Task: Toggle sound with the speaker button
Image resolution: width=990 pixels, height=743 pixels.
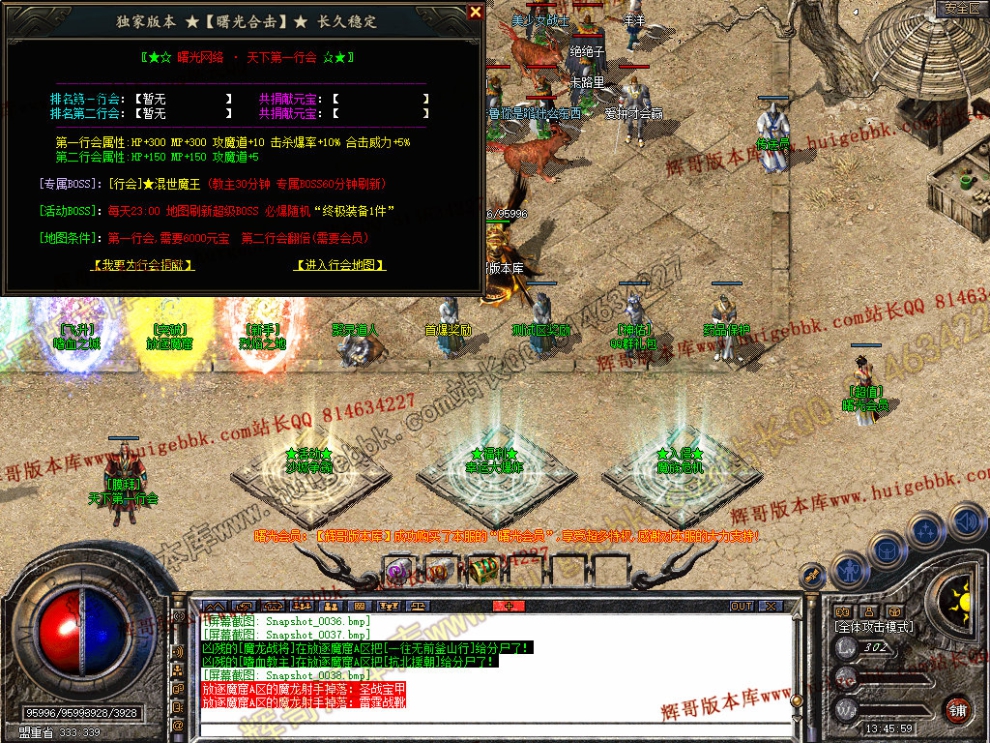Action: 966,520
